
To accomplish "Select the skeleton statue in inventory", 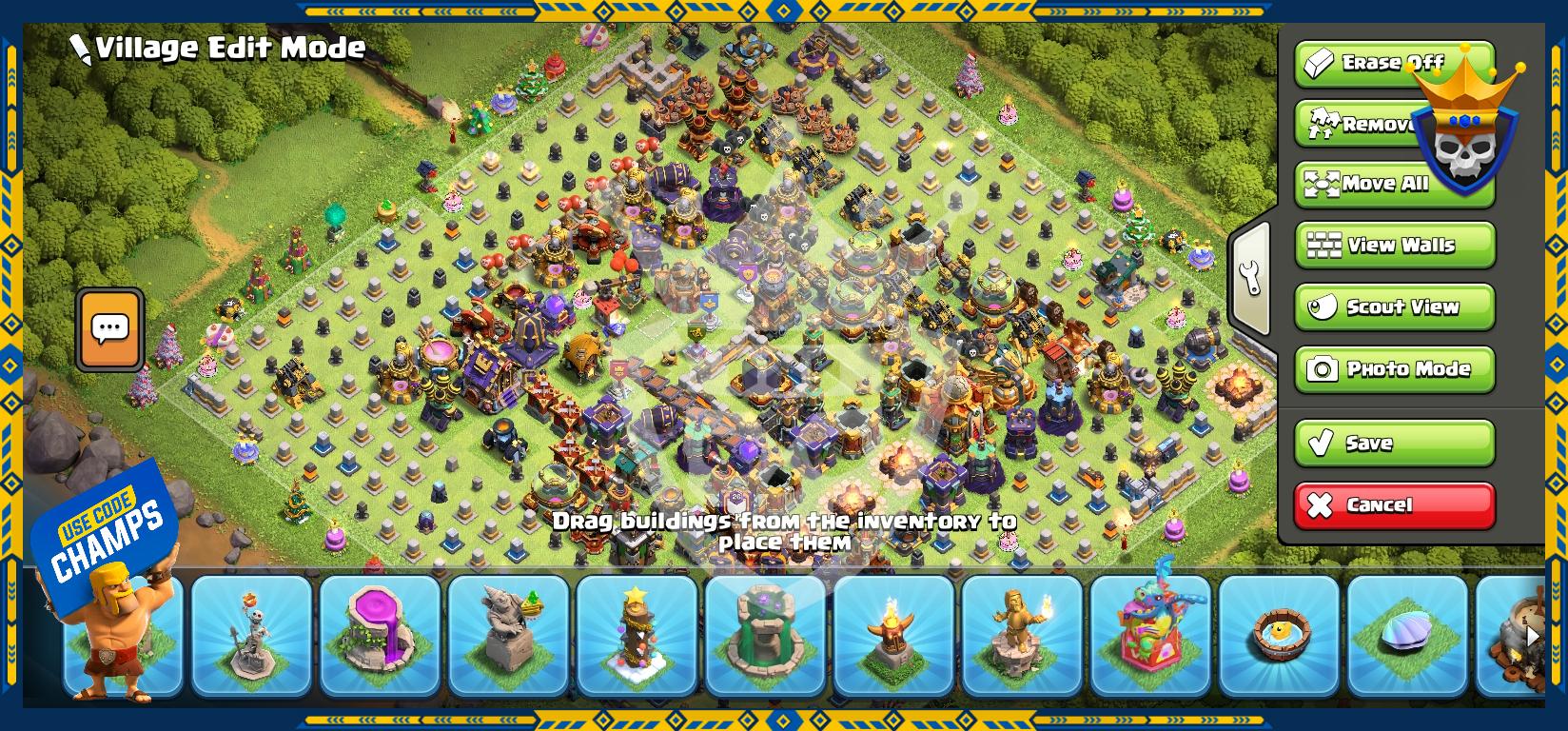I will (x=252, y=634).
